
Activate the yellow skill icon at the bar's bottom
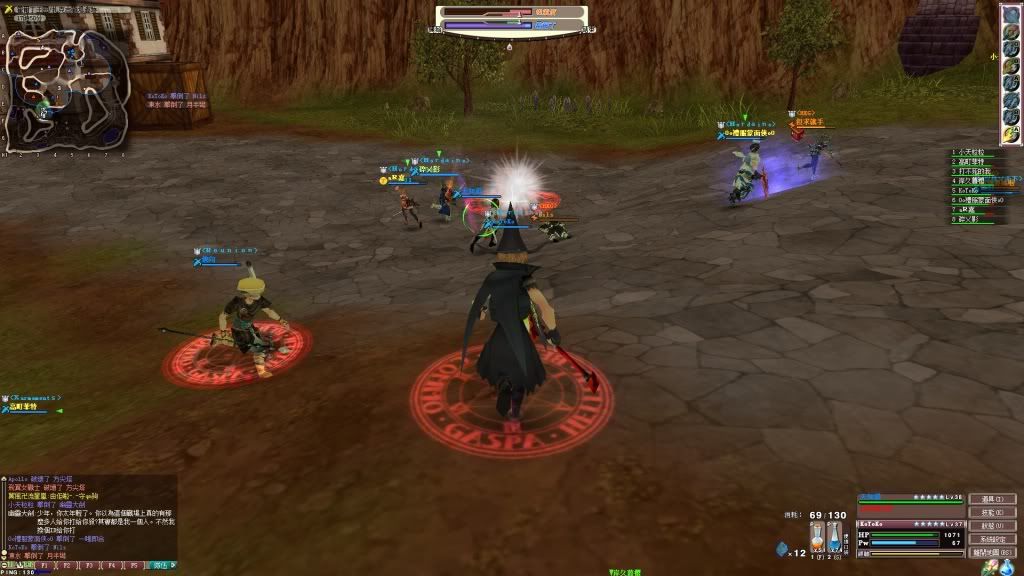1011,131
